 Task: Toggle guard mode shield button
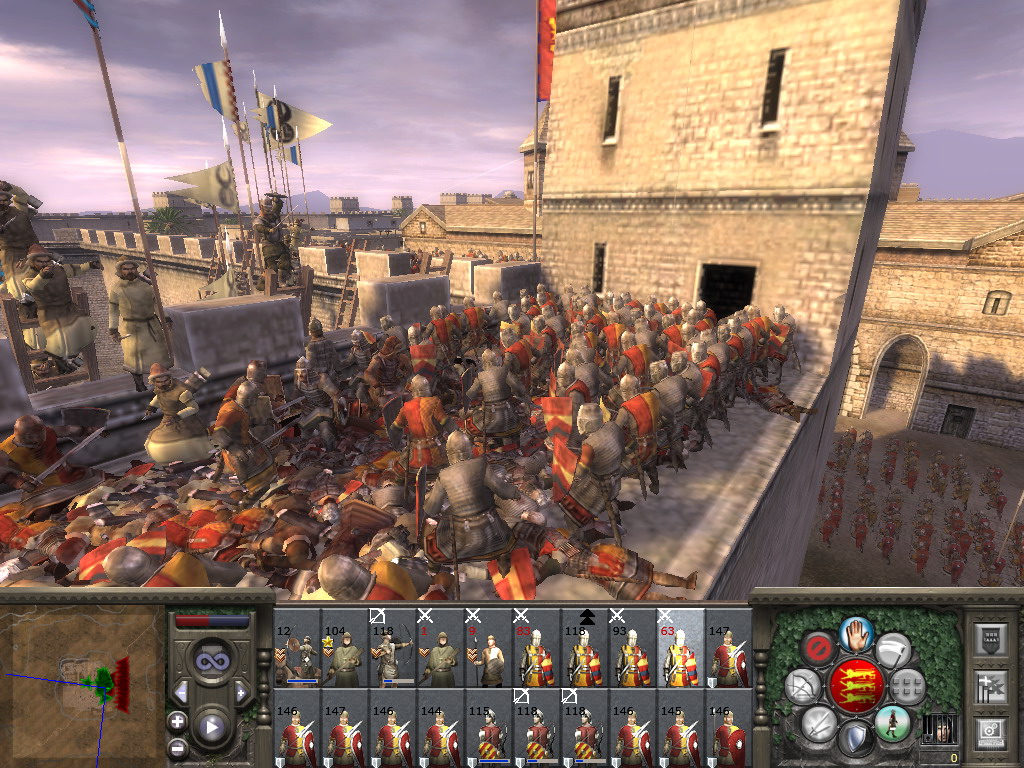point(856,739)
